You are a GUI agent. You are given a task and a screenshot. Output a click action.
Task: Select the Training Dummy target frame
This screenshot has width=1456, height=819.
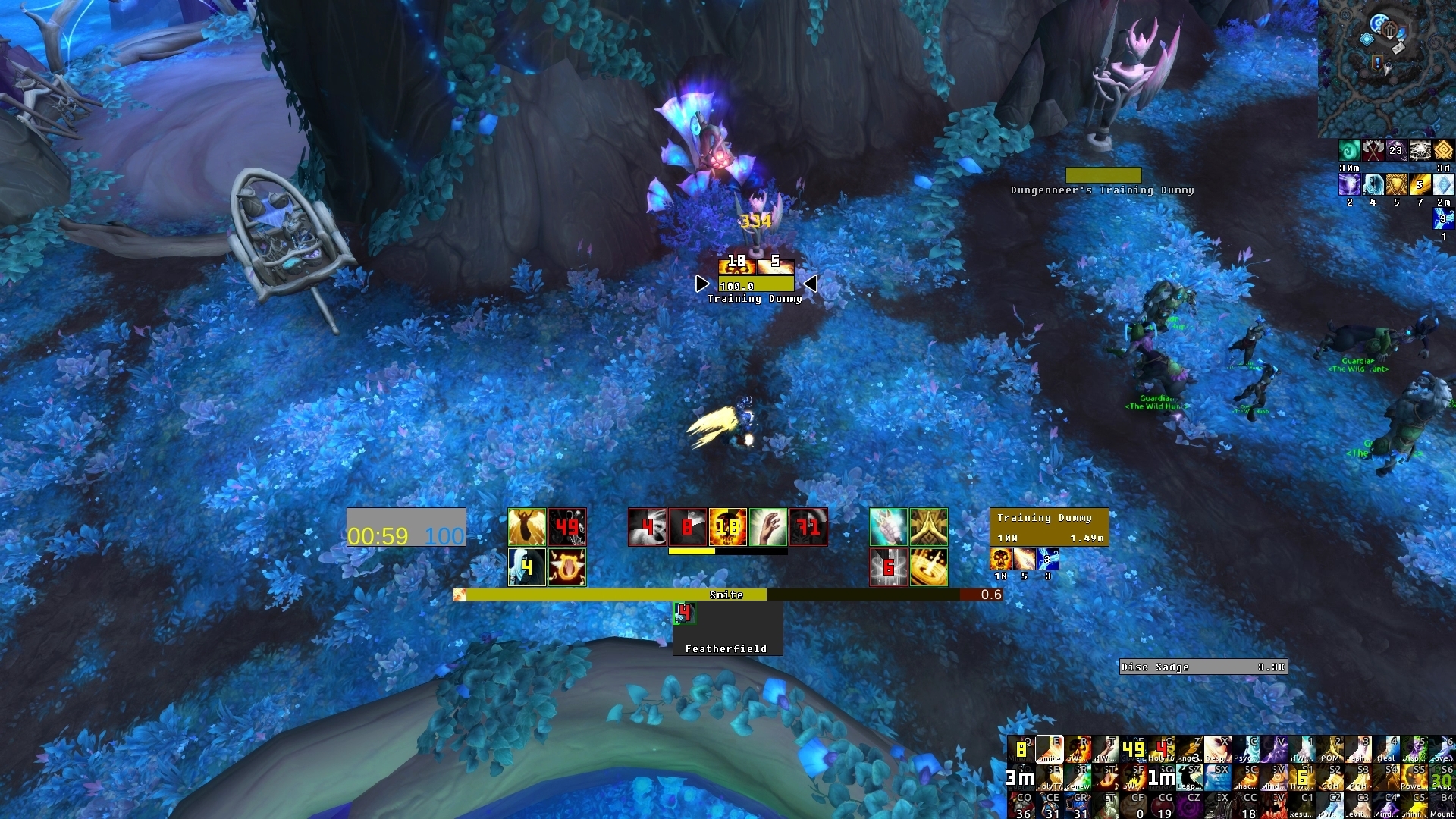[1050, 526]
